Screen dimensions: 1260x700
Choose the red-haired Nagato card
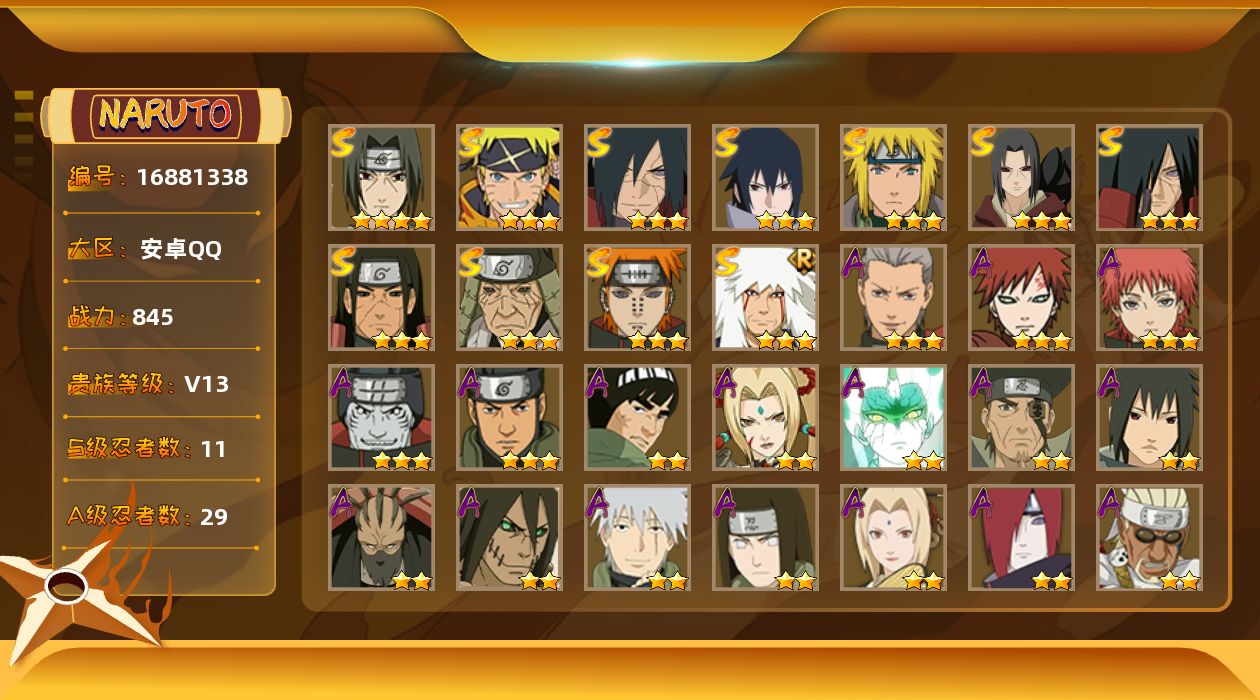tap(1021, 538)
